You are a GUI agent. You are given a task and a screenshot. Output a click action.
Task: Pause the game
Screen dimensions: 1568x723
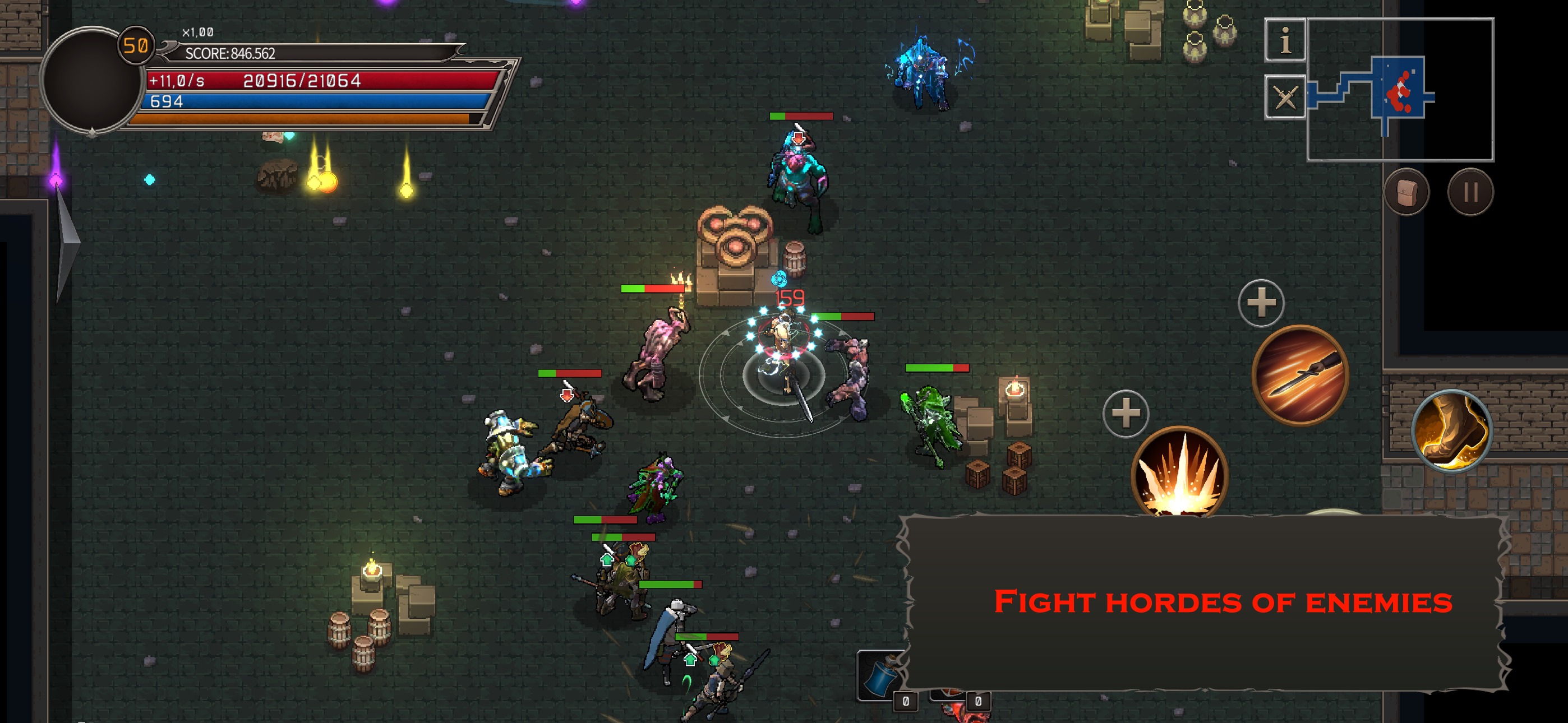(1470, 192)
